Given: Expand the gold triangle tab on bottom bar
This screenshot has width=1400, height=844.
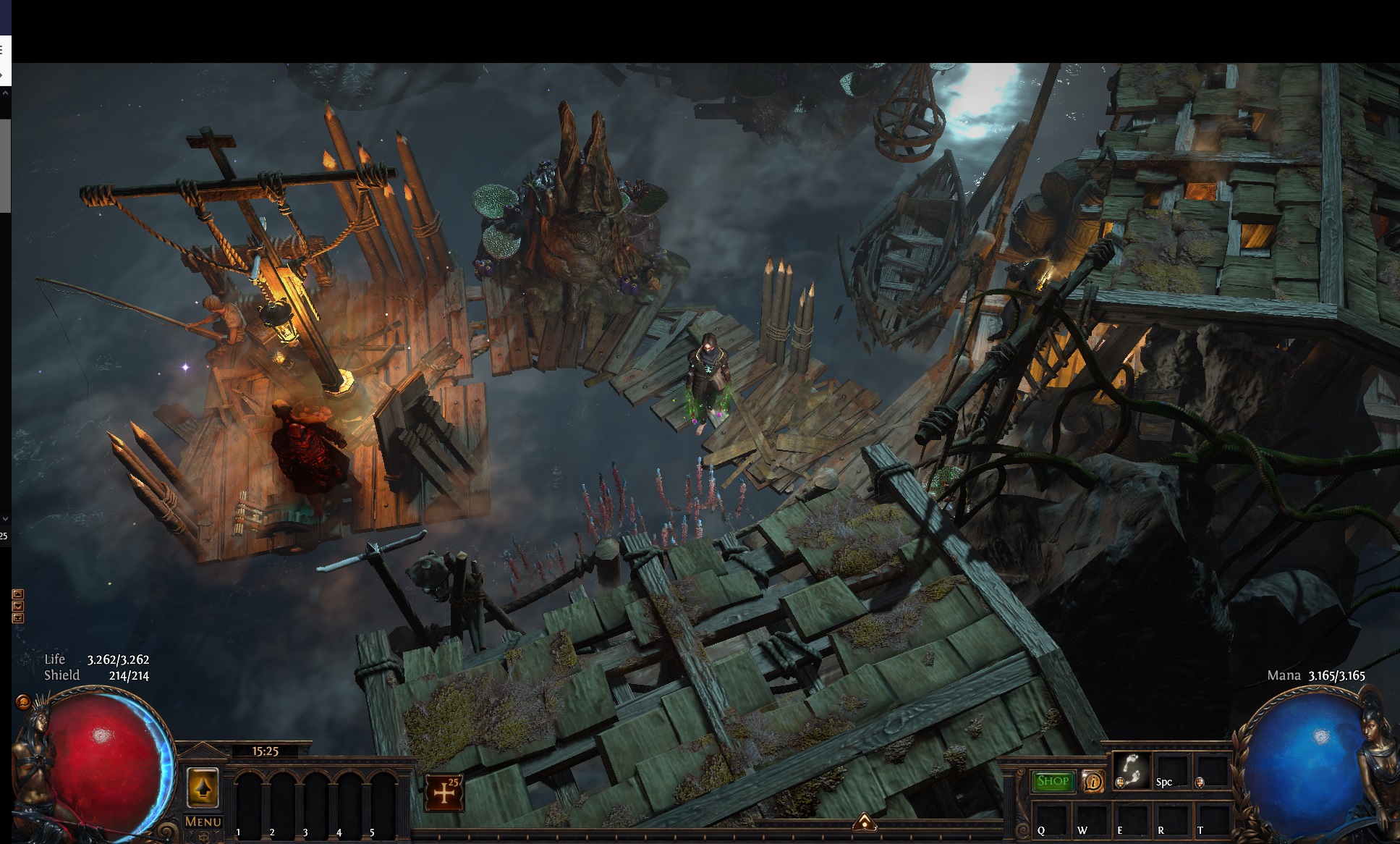Looking at the screenshot, I should 865,822.
